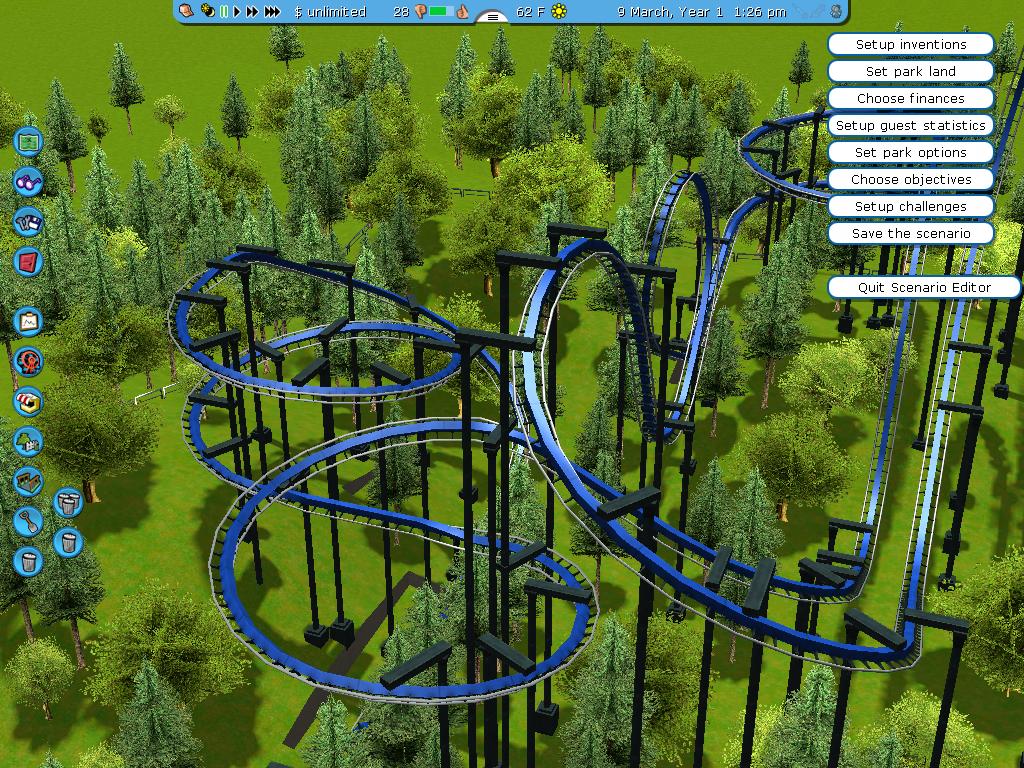The image size is (1024, 768).
Task: Select the shovel terrain tool
Action: click(28, 521)
